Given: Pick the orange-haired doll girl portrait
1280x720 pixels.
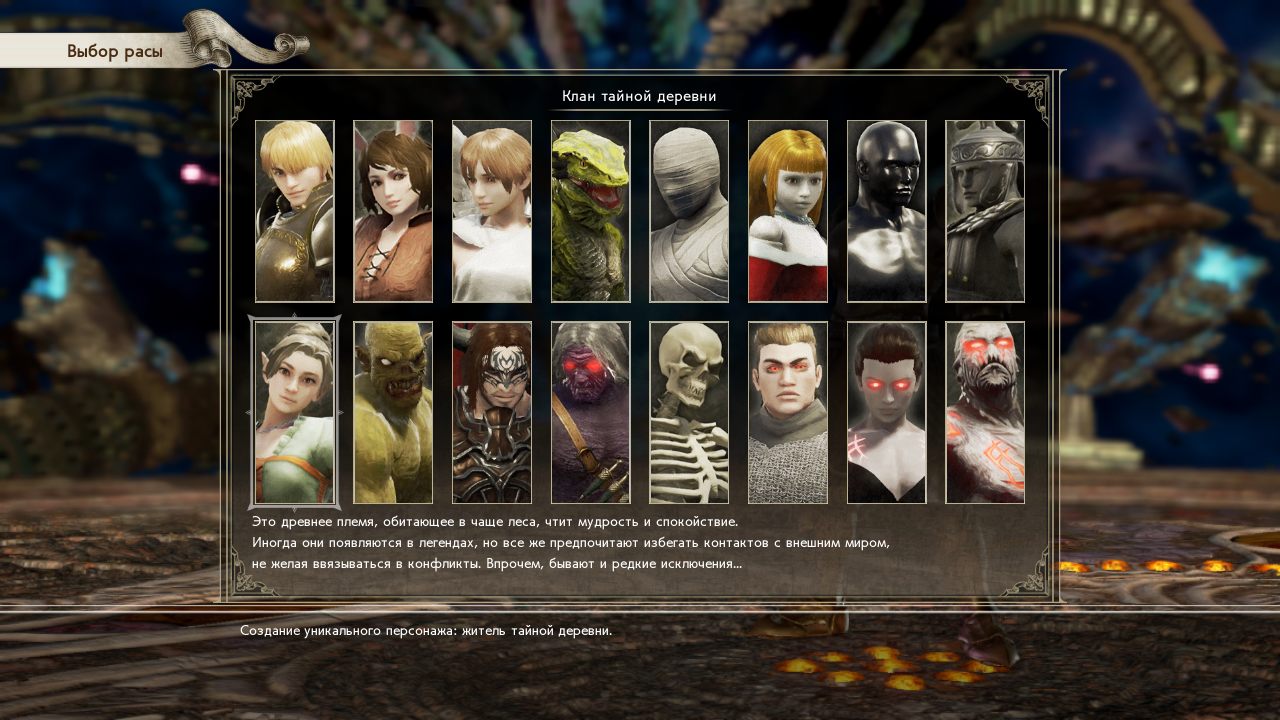Looking at the screenshot, I should (788, 211).
